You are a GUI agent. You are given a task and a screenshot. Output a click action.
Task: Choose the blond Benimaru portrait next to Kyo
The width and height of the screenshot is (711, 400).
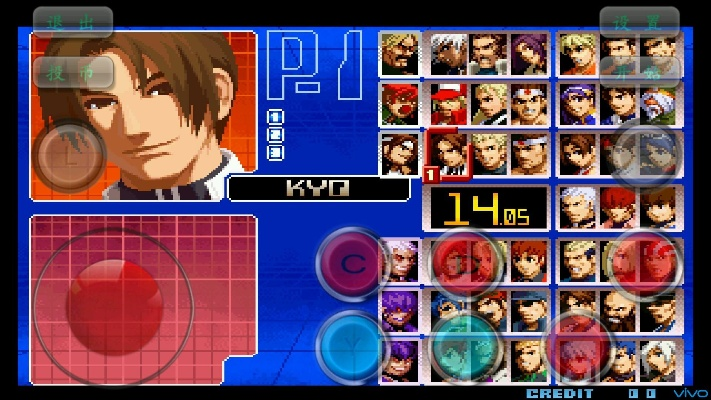coord(489,154)
